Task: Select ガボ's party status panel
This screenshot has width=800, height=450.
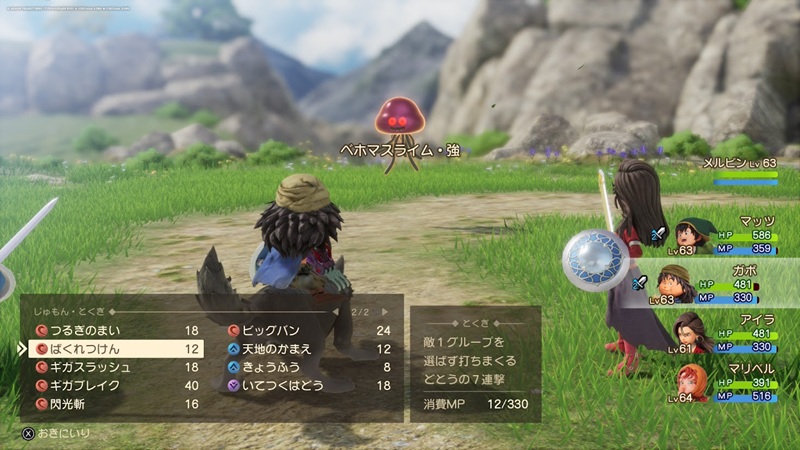Action: click(x=720, y=285)
